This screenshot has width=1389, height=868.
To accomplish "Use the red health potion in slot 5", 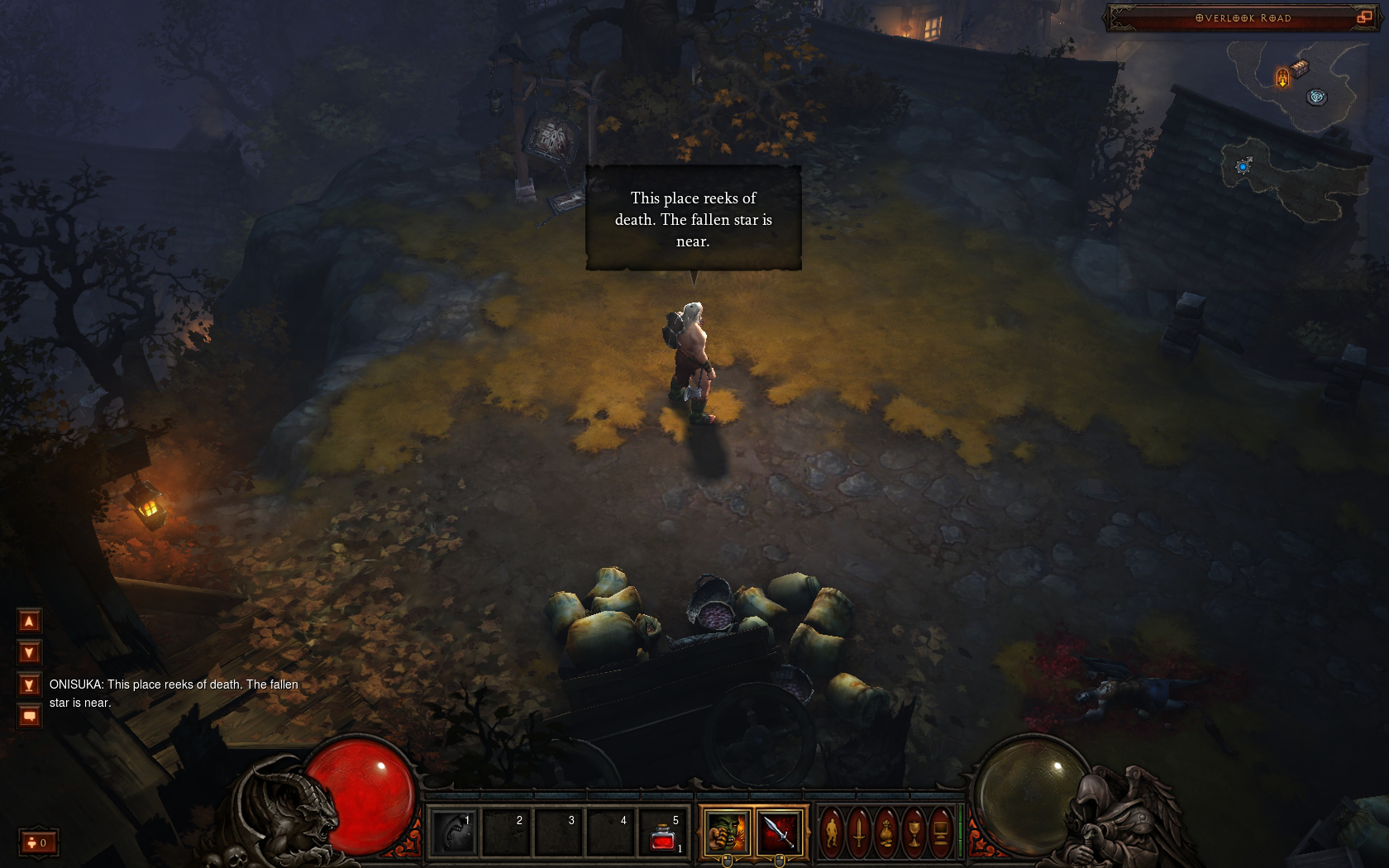I will click(x=664, y=833).
